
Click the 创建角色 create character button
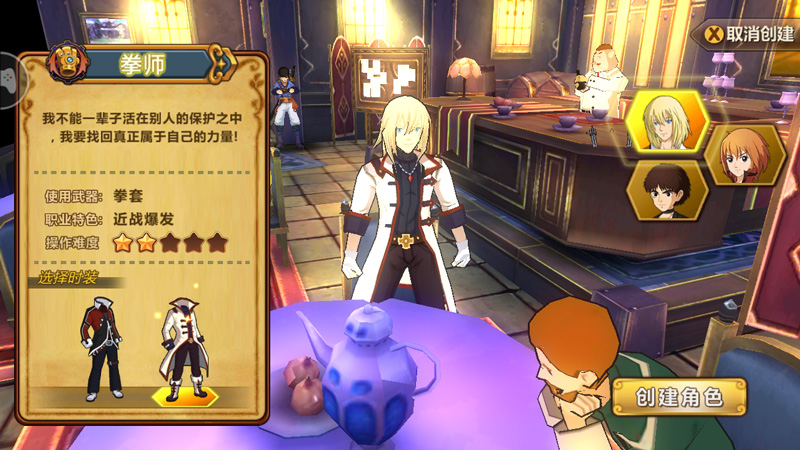pyautogui.click(x=680, y=397)
